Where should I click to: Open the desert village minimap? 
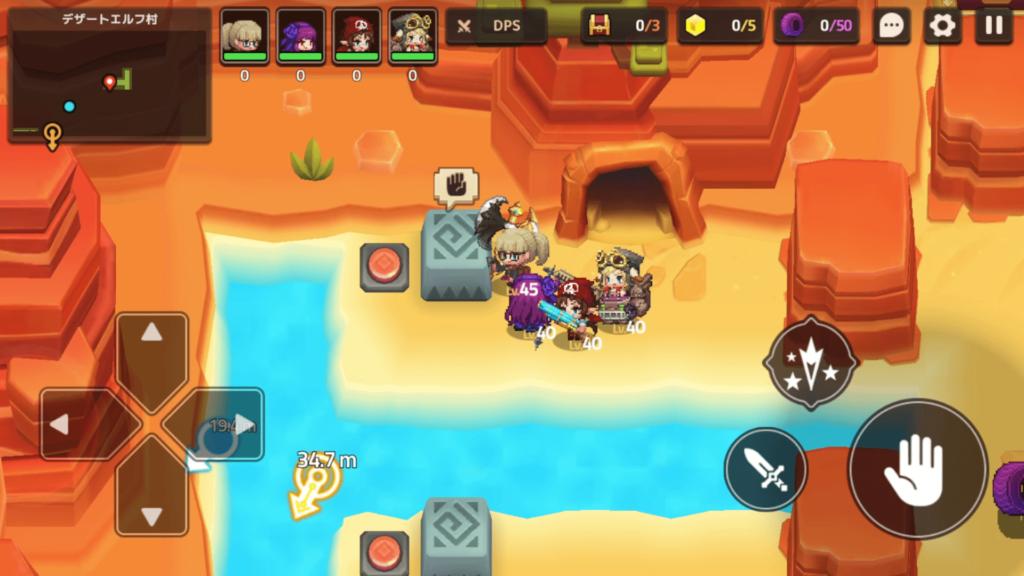pyautogui.click(x=109, y=77)
